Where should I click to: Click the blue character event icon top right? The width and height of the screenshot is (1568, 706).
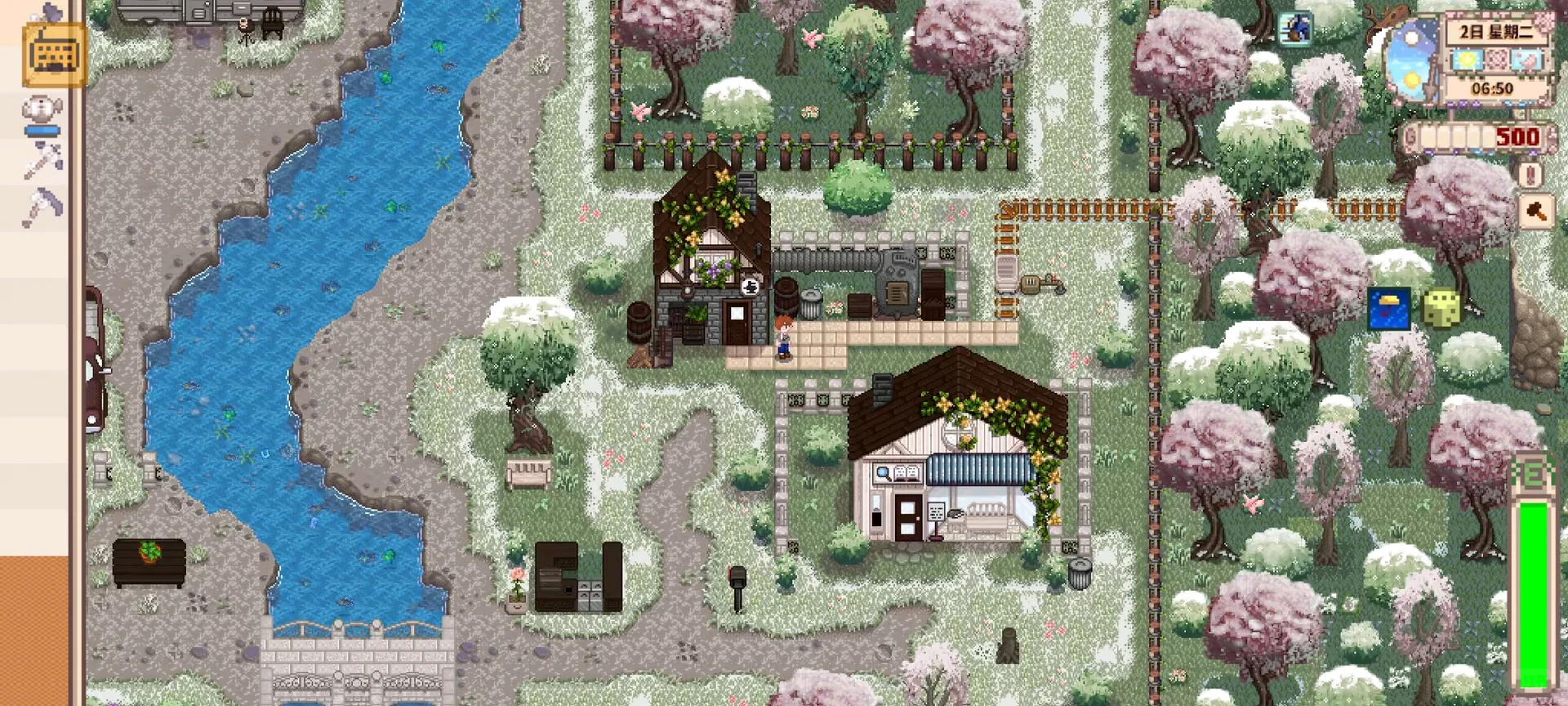[1295, 29]
